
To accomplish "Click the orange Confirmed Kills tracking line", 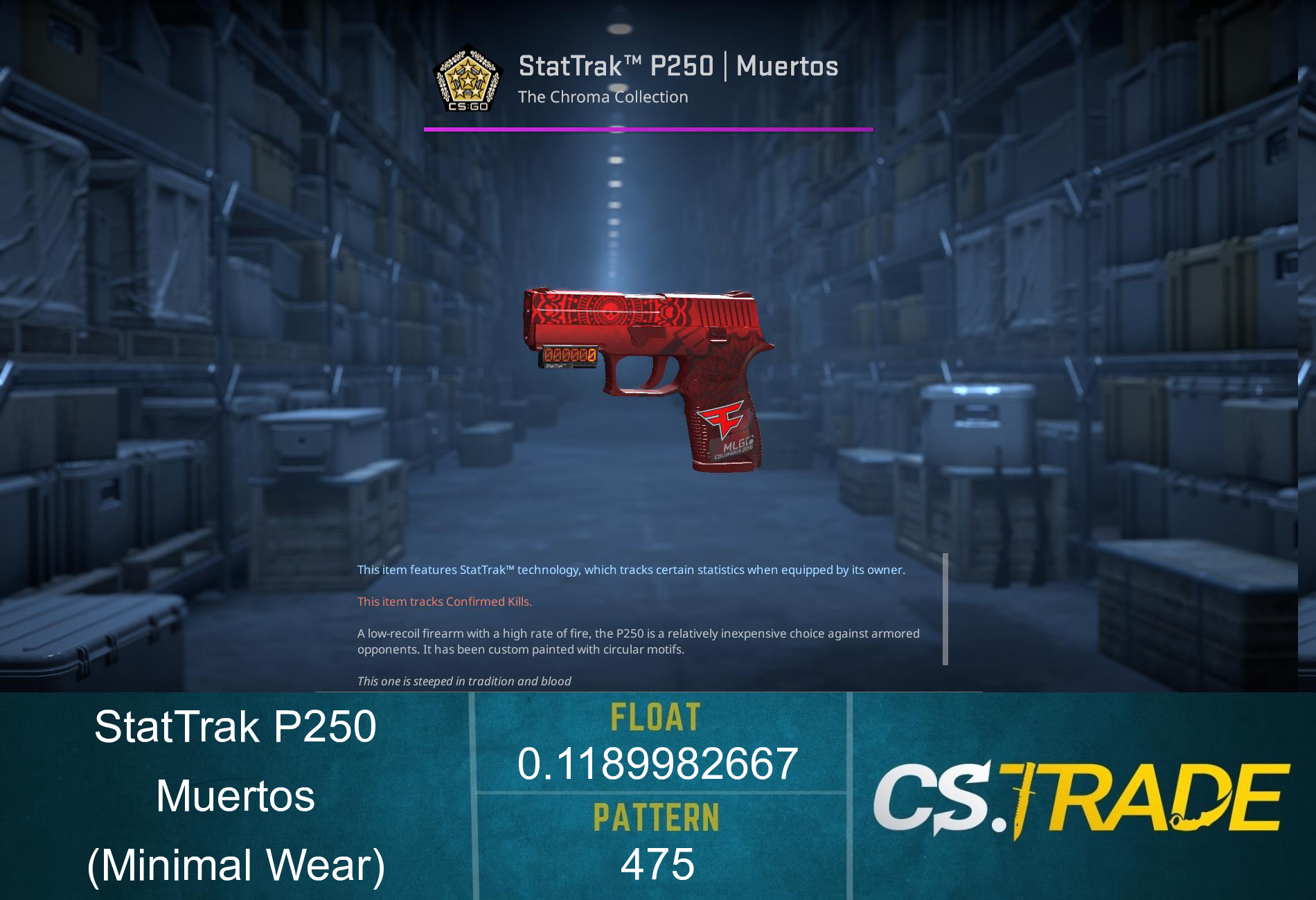I will coord(443,602).
